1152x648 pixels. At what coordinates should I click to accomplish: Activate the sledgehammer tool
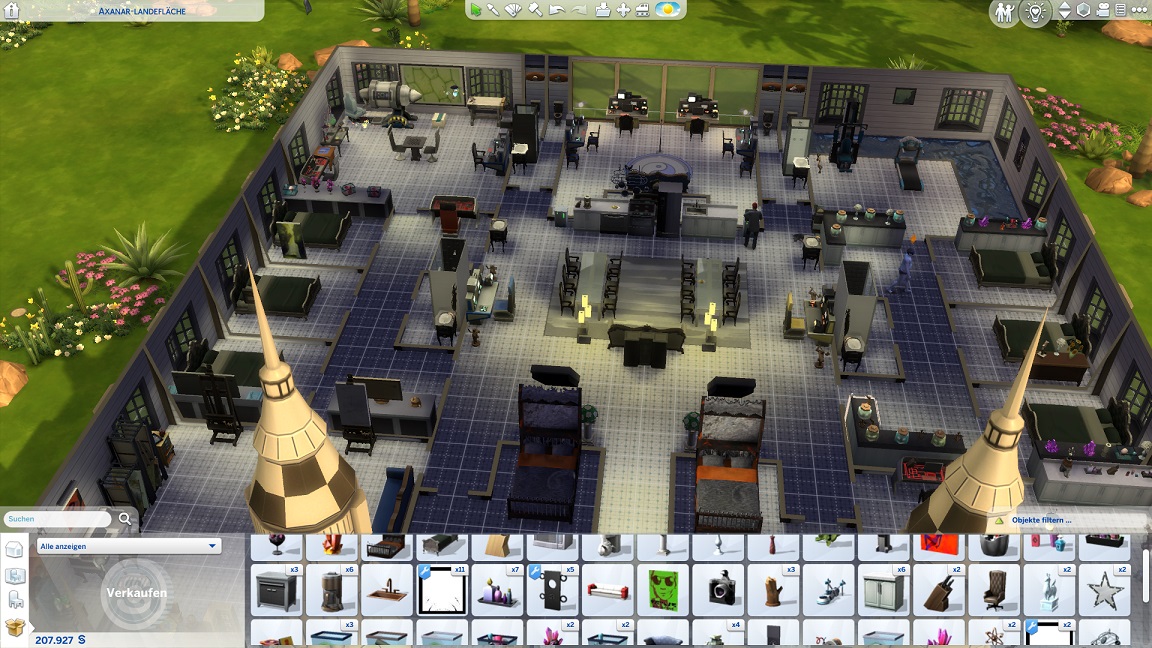click(535, 10)
